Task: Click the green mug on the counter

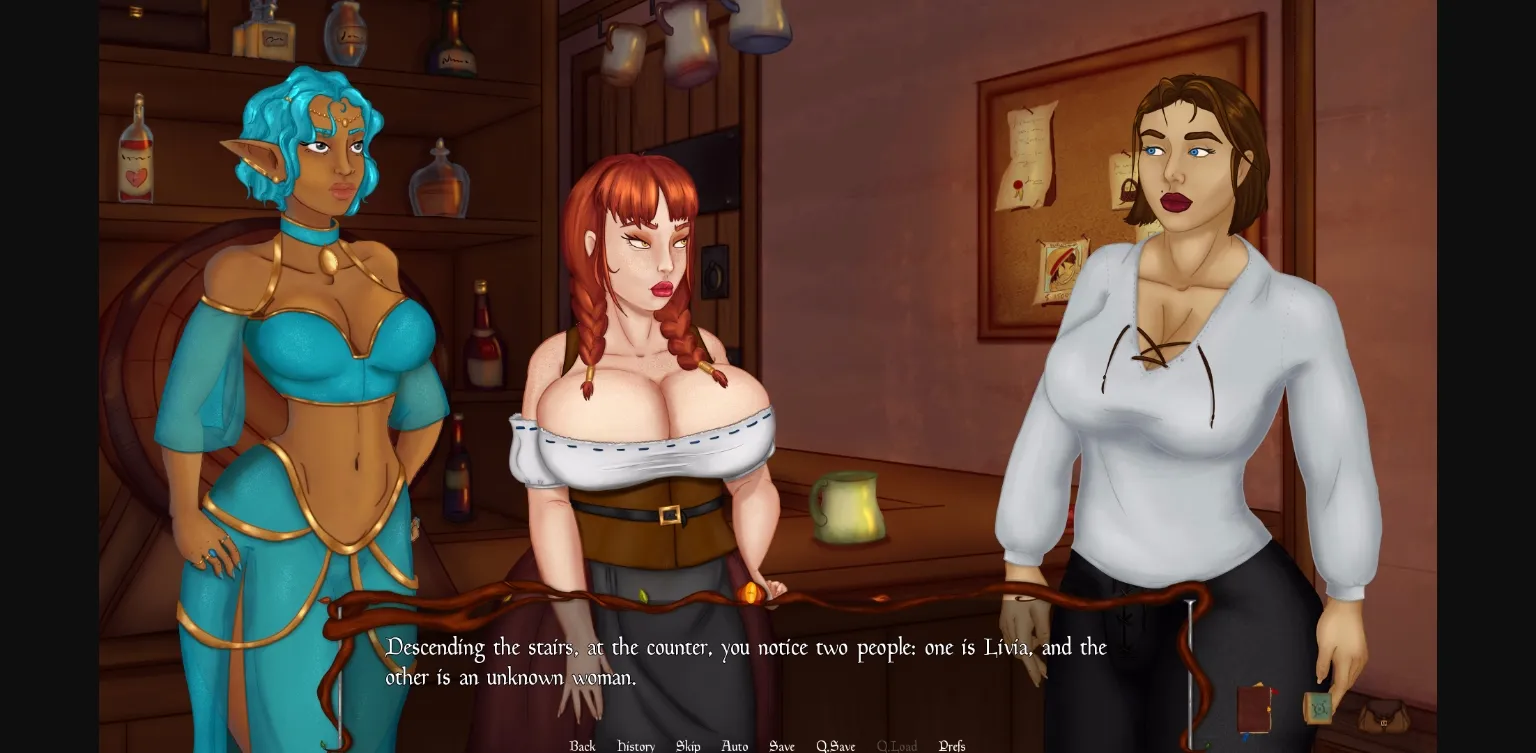Action: click(x=847, y=505)
